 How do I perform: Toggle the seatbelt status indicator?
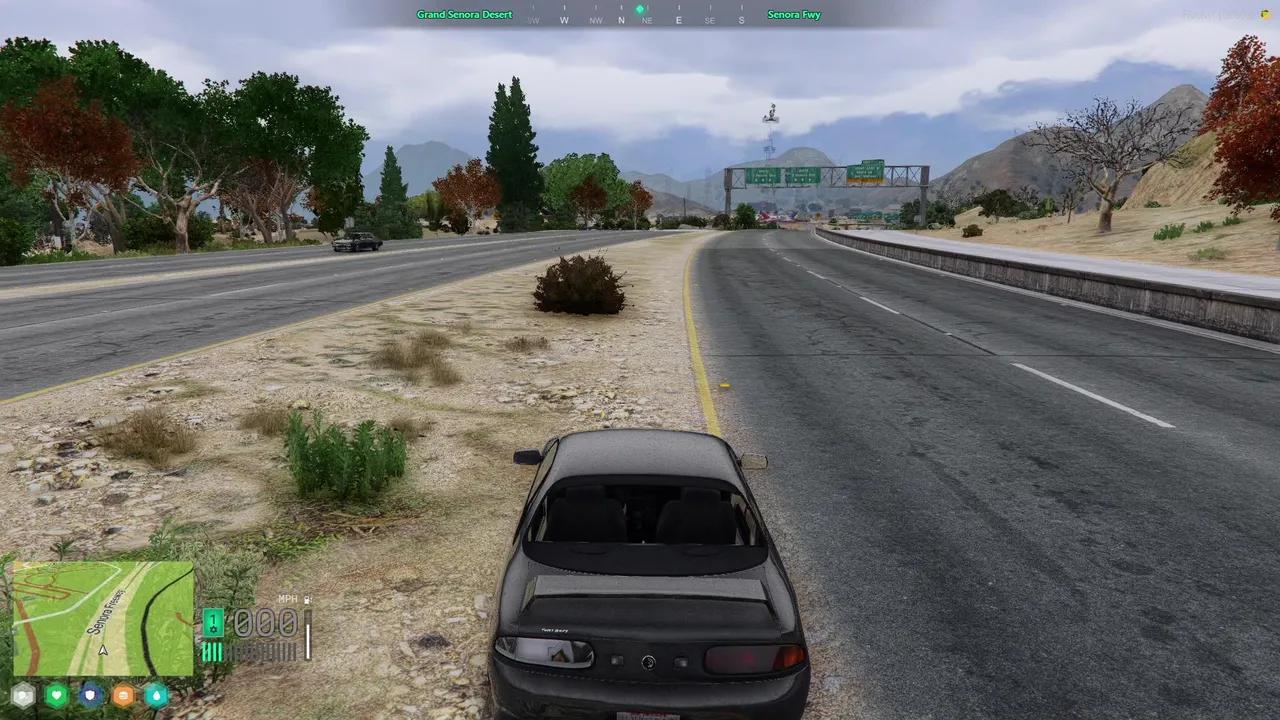pyautogui.click(x=307, y=598)
